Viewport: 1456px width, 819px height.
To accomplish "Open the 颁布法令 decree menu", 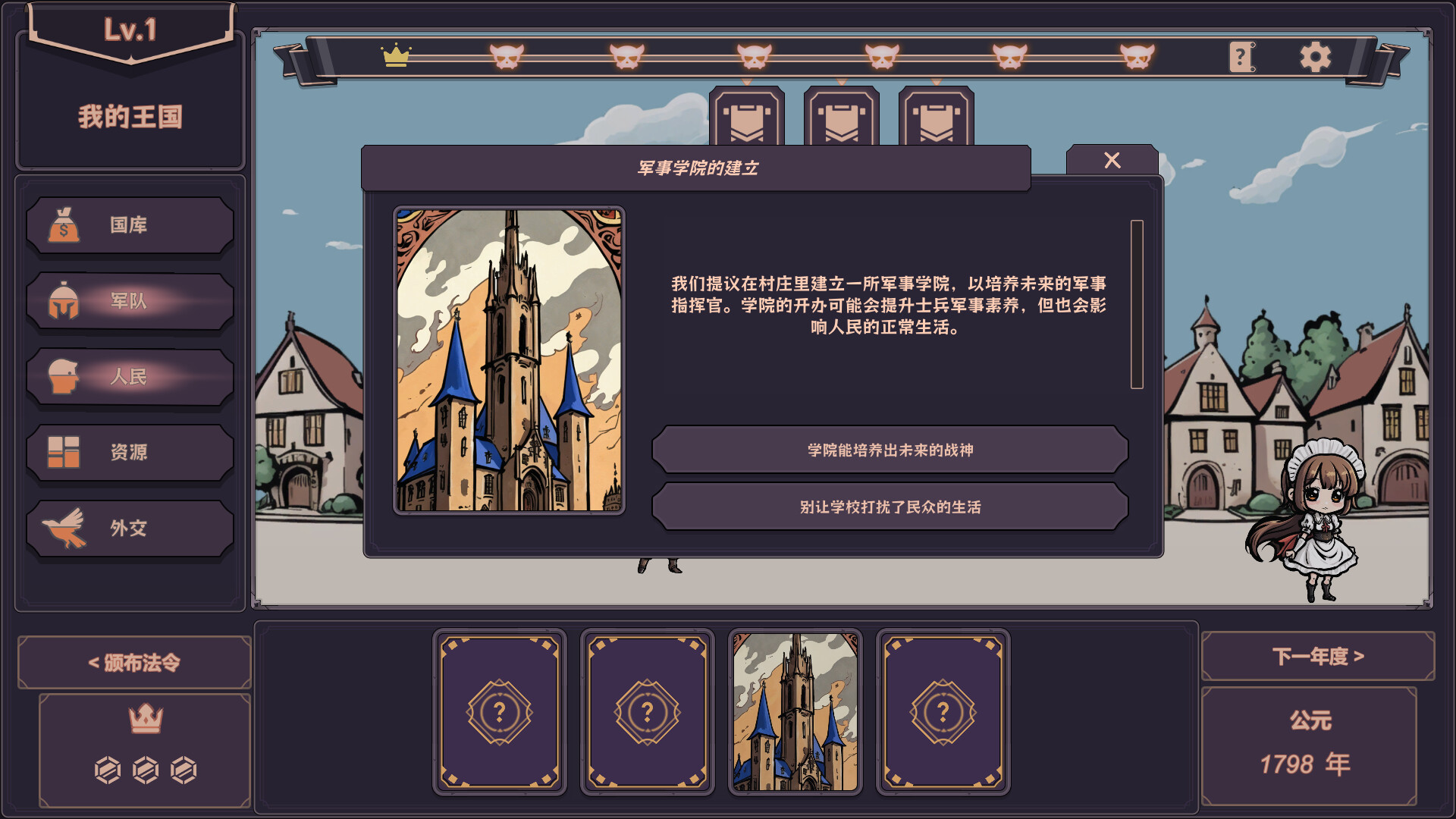I will [x=133, y=661].
